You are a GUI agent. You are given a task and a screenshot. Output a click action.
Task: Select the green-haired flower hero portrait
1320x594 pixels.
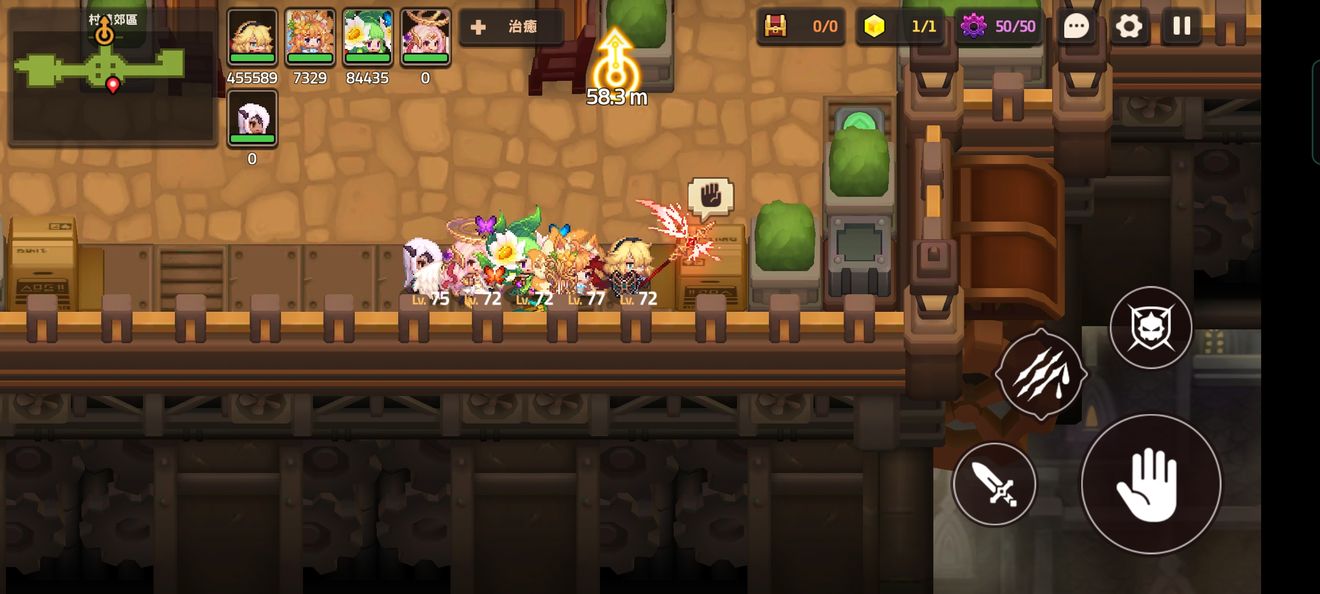367,38
